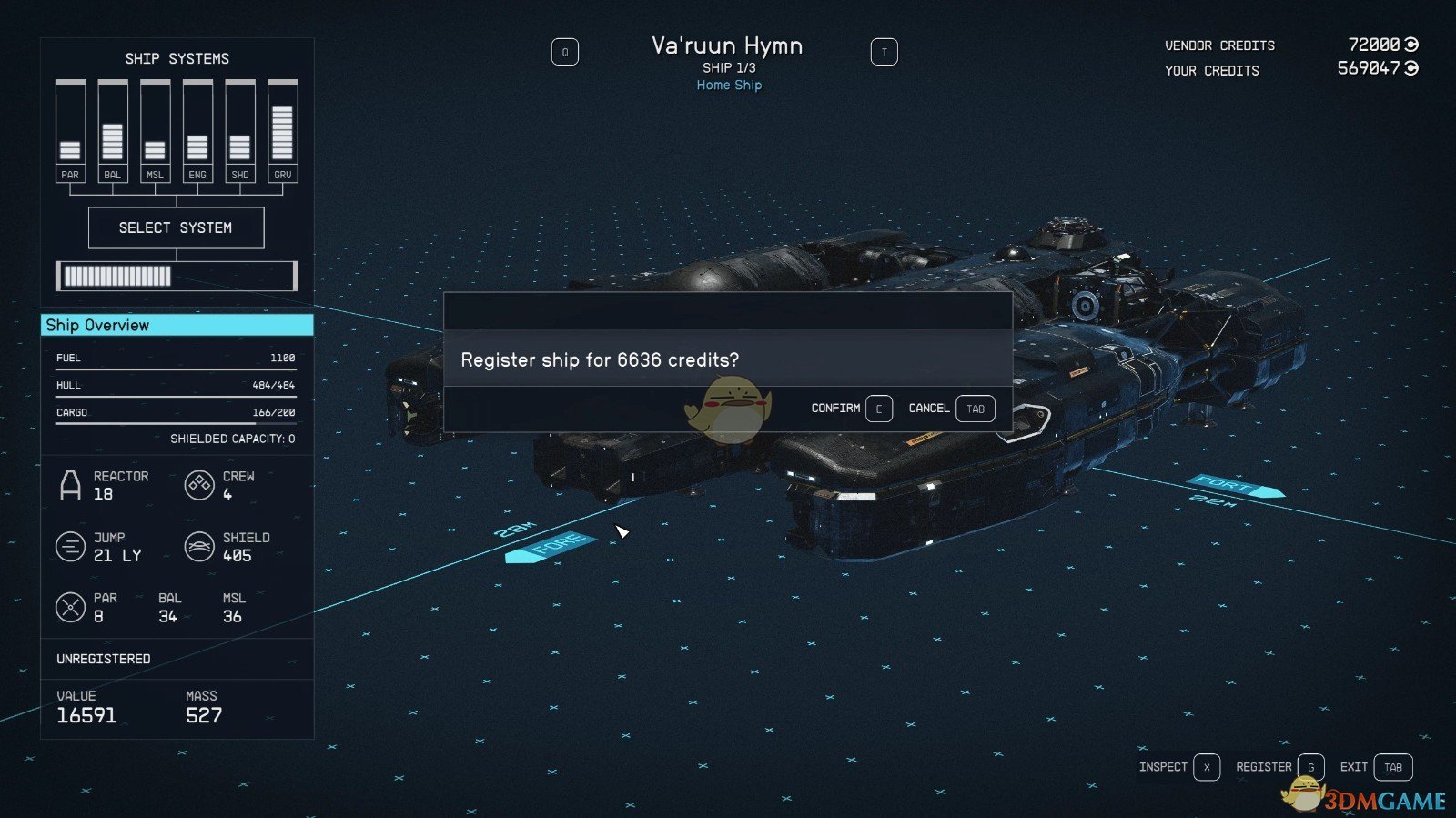Click the MSL system bar in Ship Systems
This screenshot has width=1456, height=818.
tap(155, 127)
